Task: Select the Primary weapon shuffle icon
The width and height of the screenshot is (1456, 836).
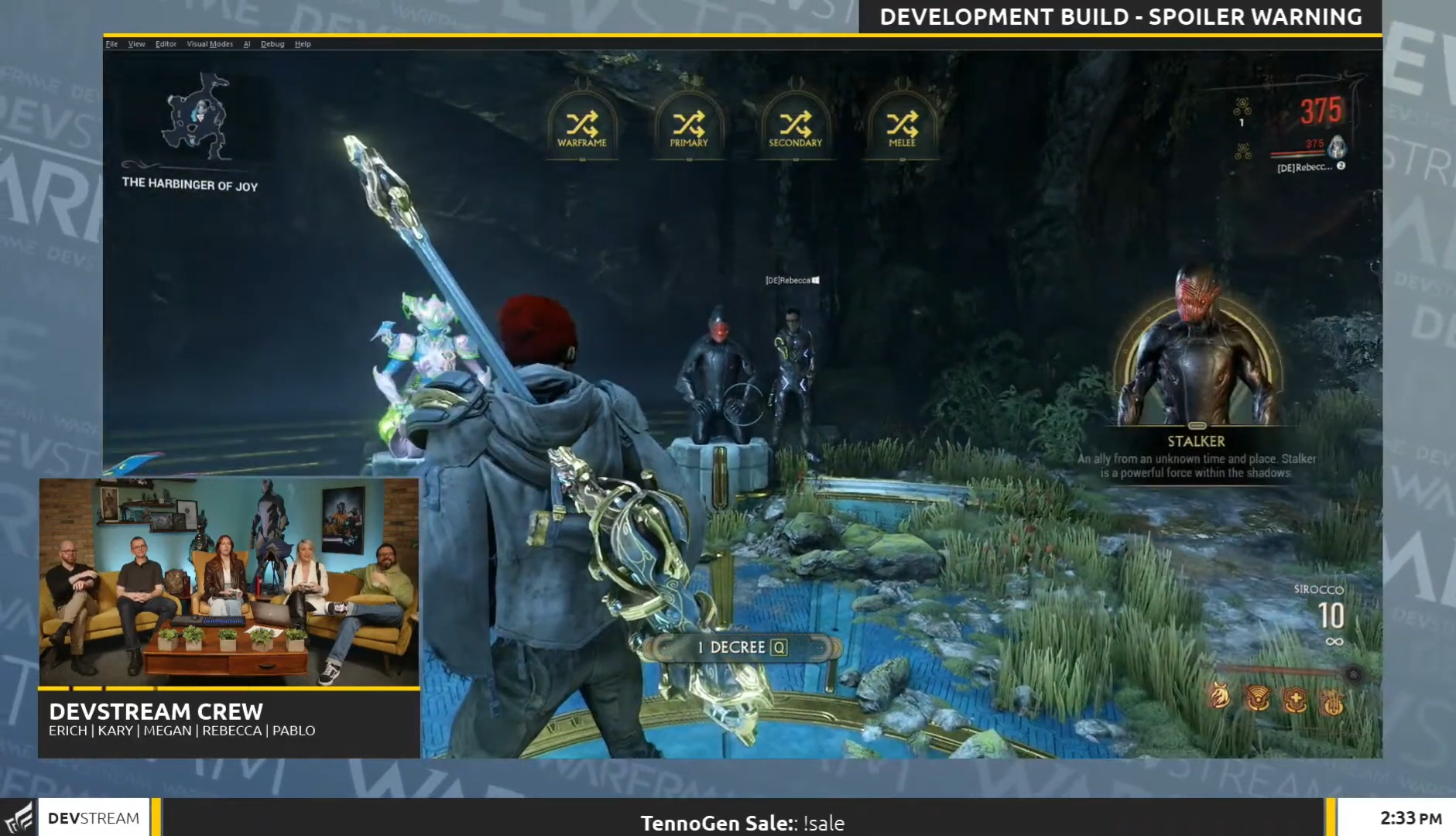Action: (x=690, y=122)
